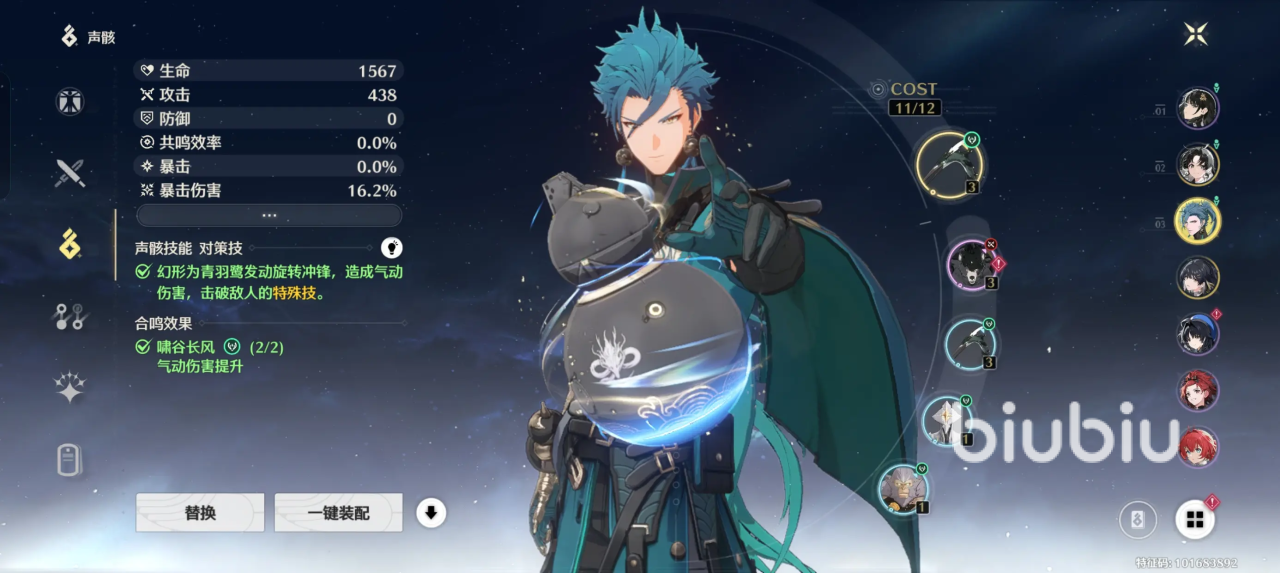The image size is (1280, 573).
Task: Switch to the team slot 01 character
Action: click(1197, 108)
